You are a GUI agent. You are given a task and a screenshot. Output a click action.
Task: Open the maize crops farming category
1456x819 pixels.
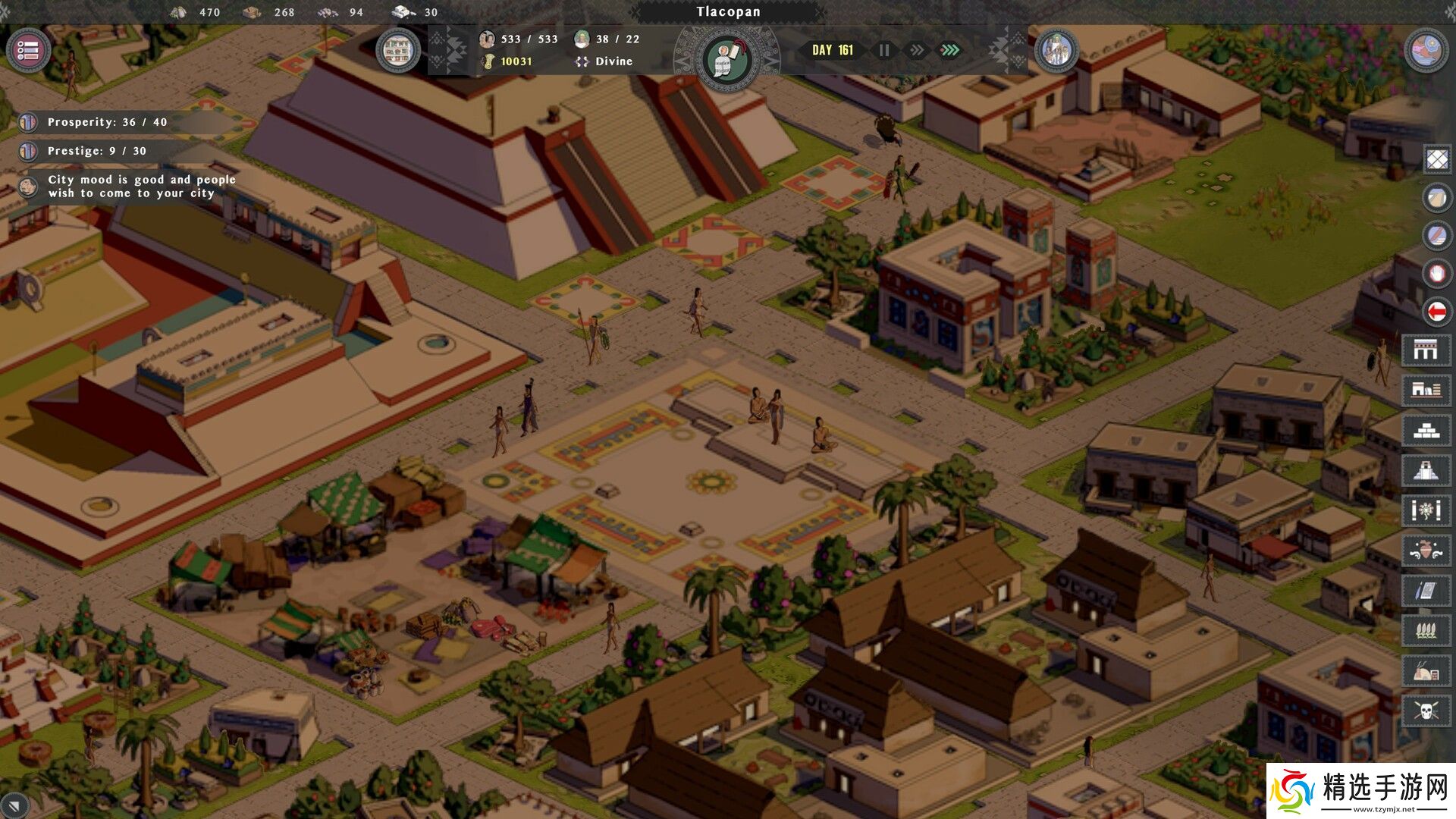tap(1426, 631)
